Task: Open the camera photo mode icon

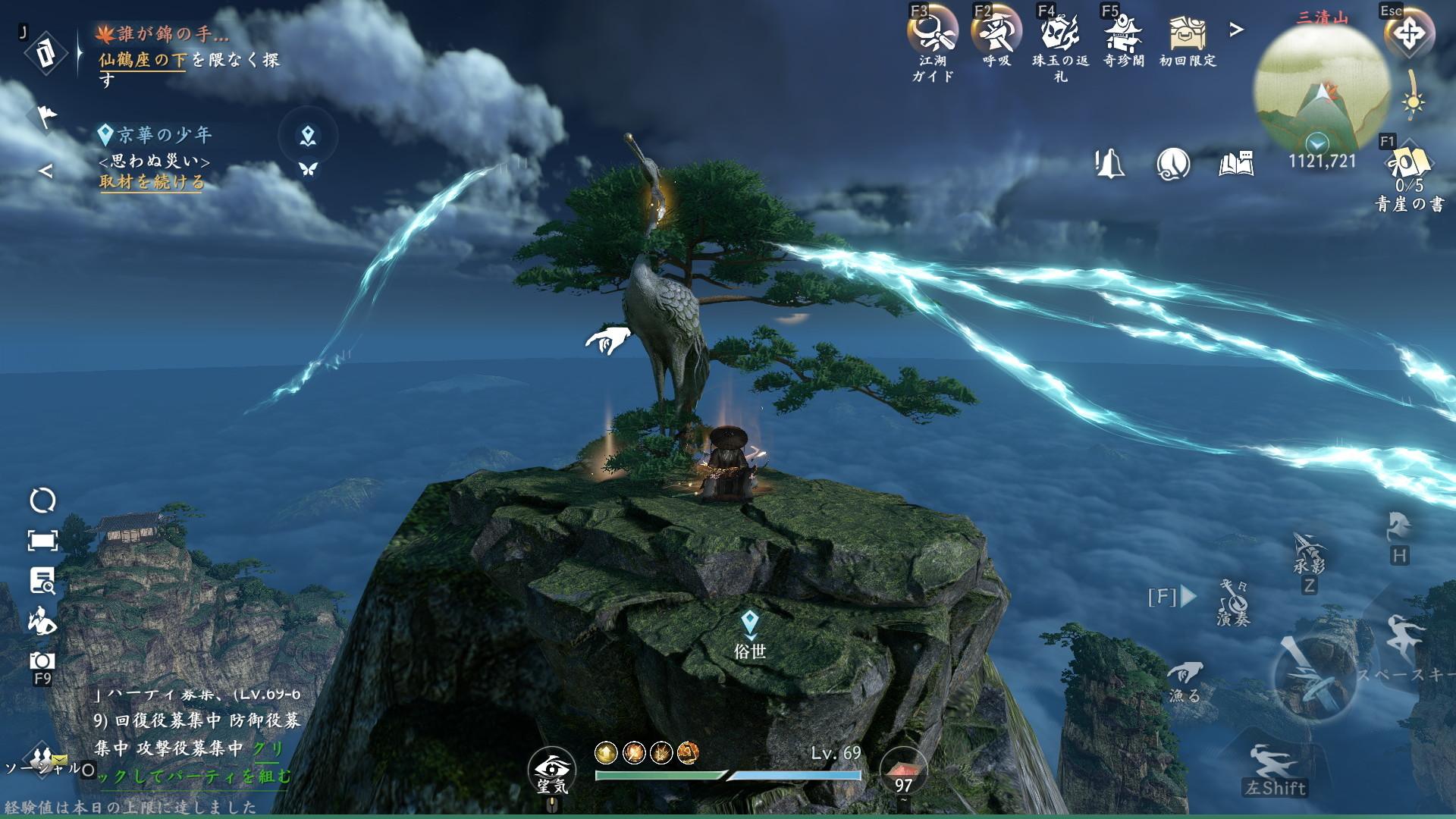Action: [x=42, y=661]
